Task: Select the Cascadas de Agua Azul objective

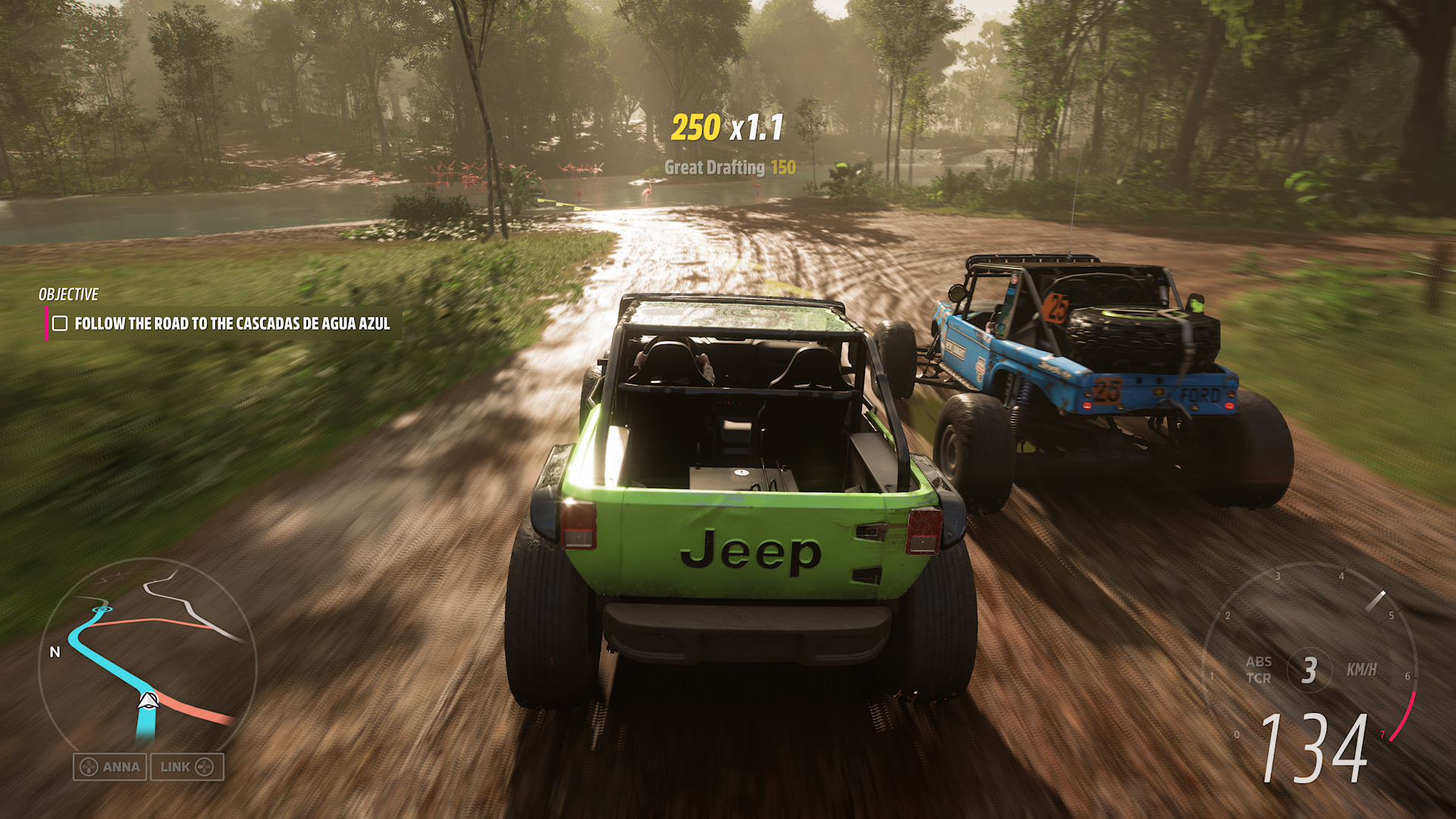Action: tap(232, 324)
